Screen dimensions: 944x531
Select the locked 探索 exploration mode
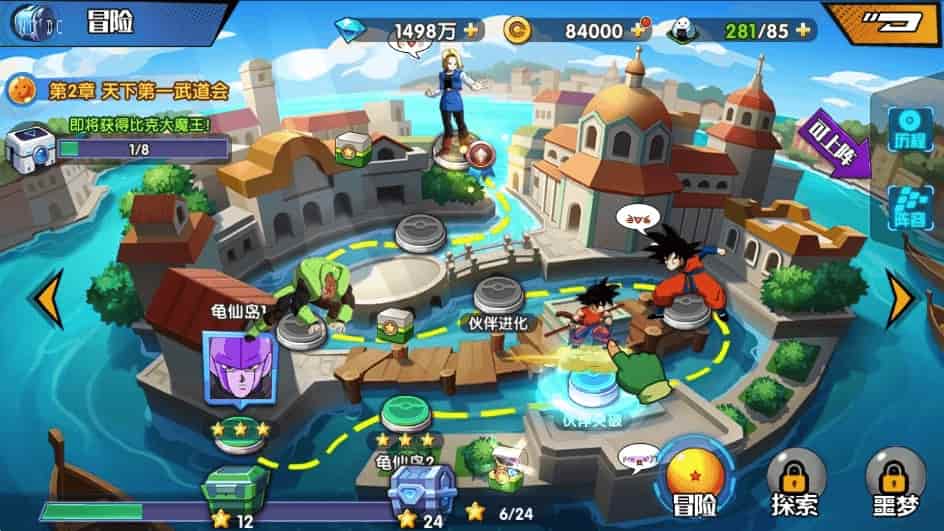point(797,476)
